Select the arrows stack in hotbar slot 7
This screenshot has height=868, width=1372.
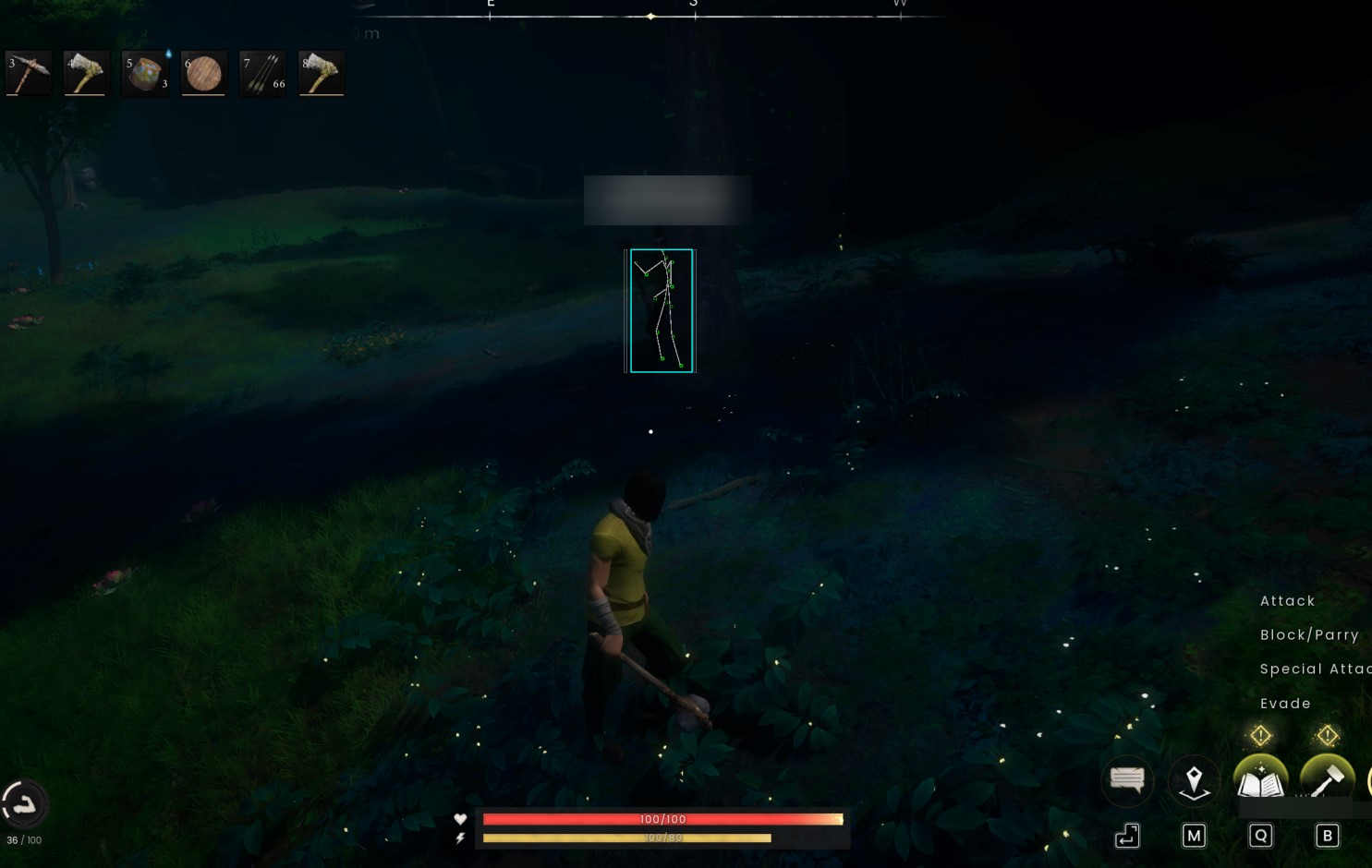click(262, 73)
